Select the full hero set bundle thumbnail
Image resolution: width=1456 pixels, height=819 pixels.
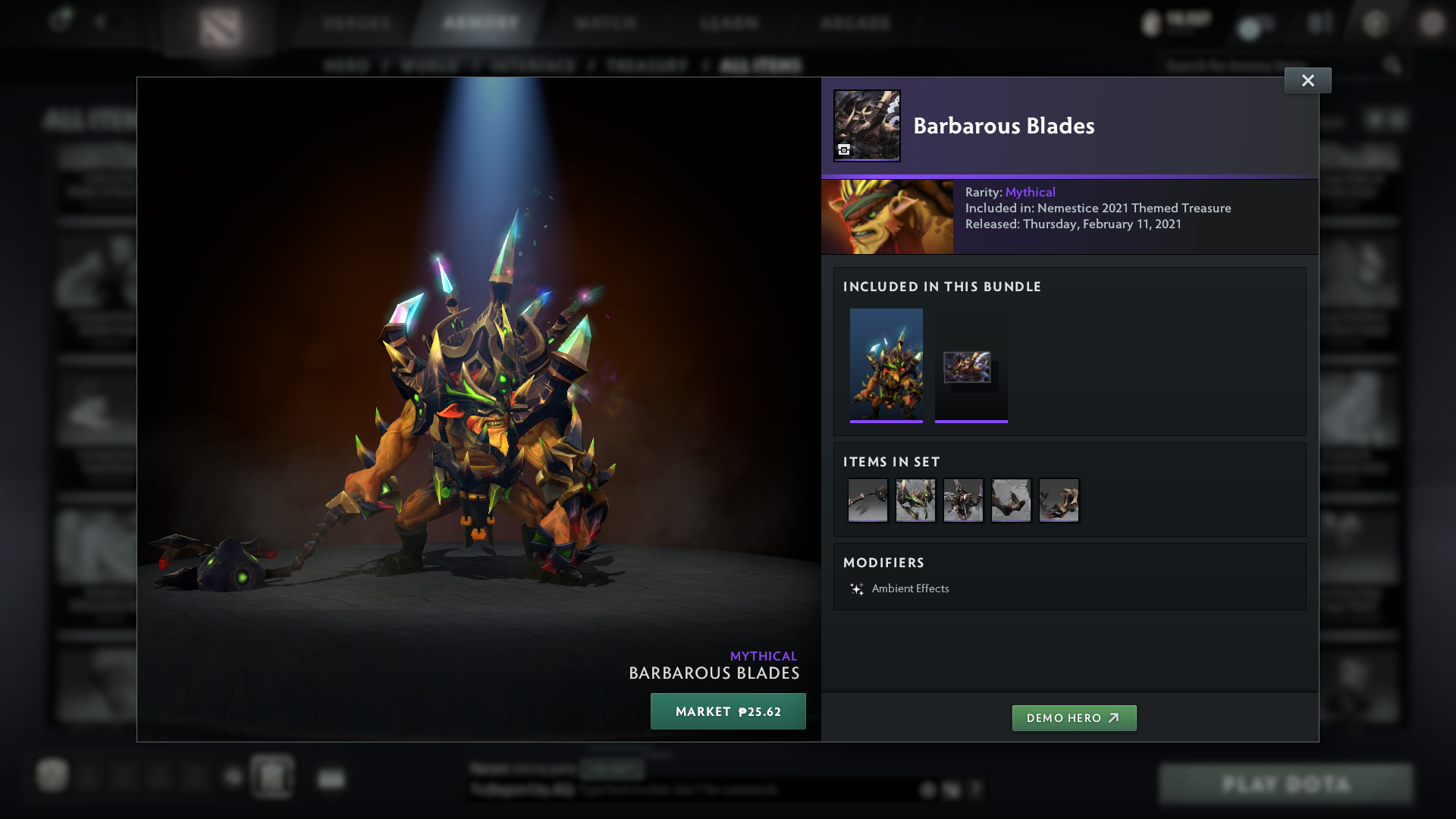pyautogui.click(x=886, y=365)
